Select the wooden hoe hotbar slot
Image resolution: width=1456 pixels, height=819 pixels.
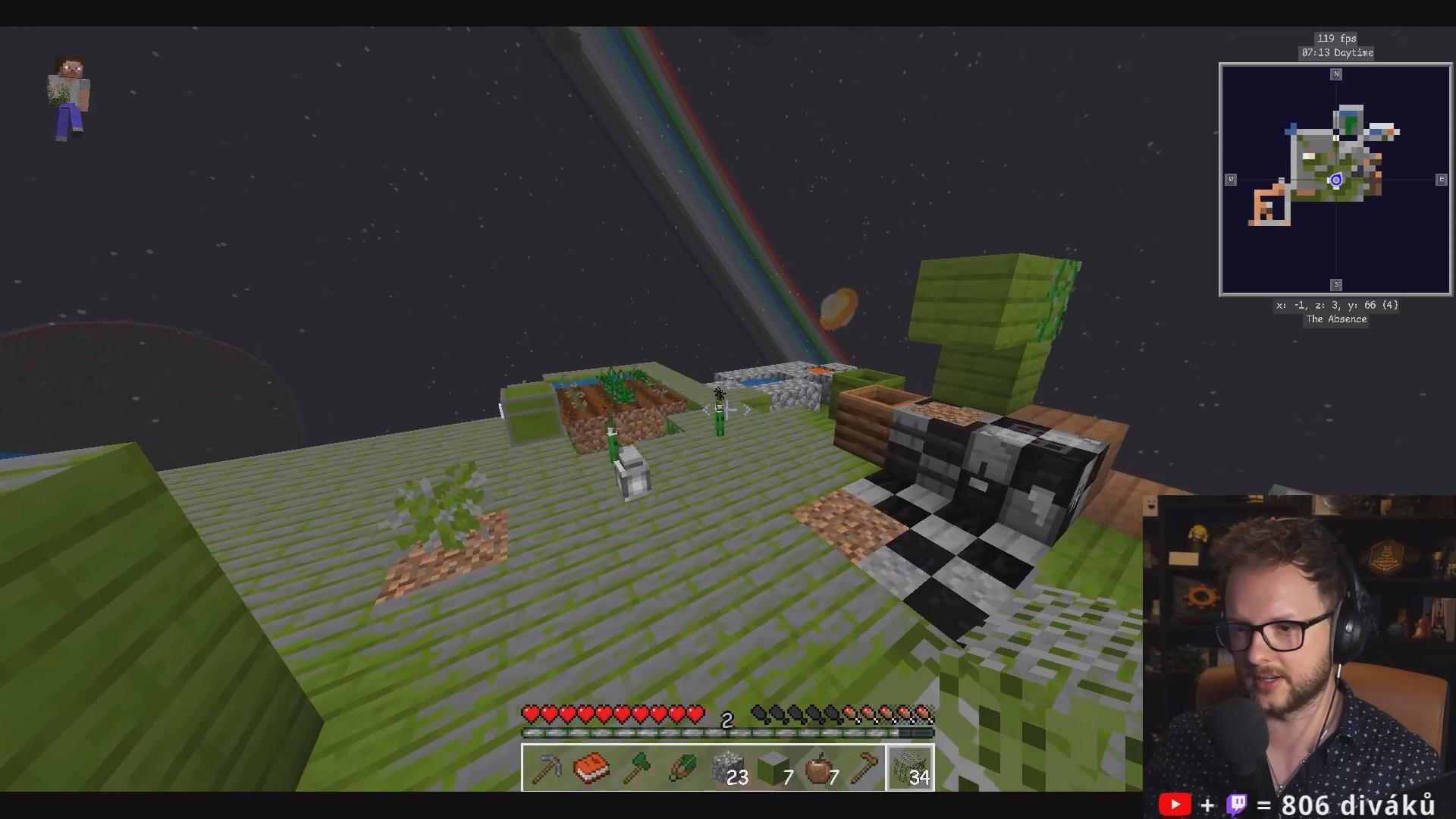click(x=864, y=768)
